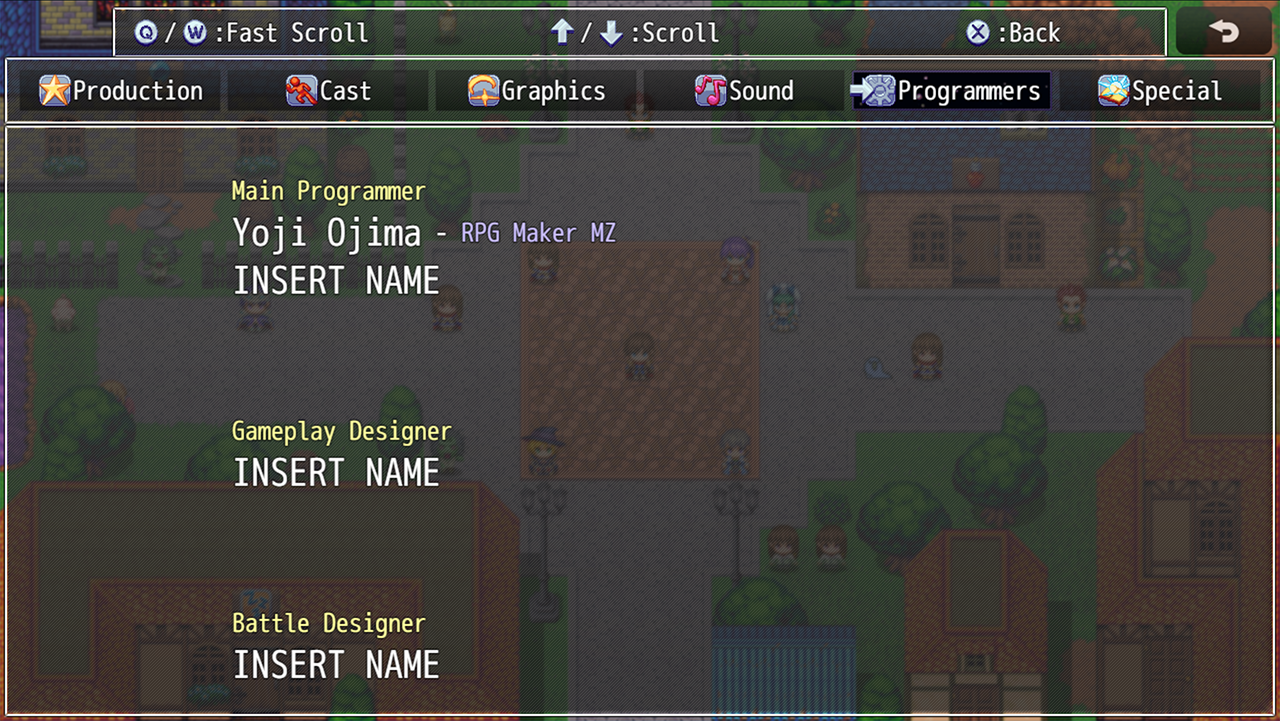Screen dimensions: 1280x721
Task: Switch to the Production credits tab
Action: [x=121, y=91]
